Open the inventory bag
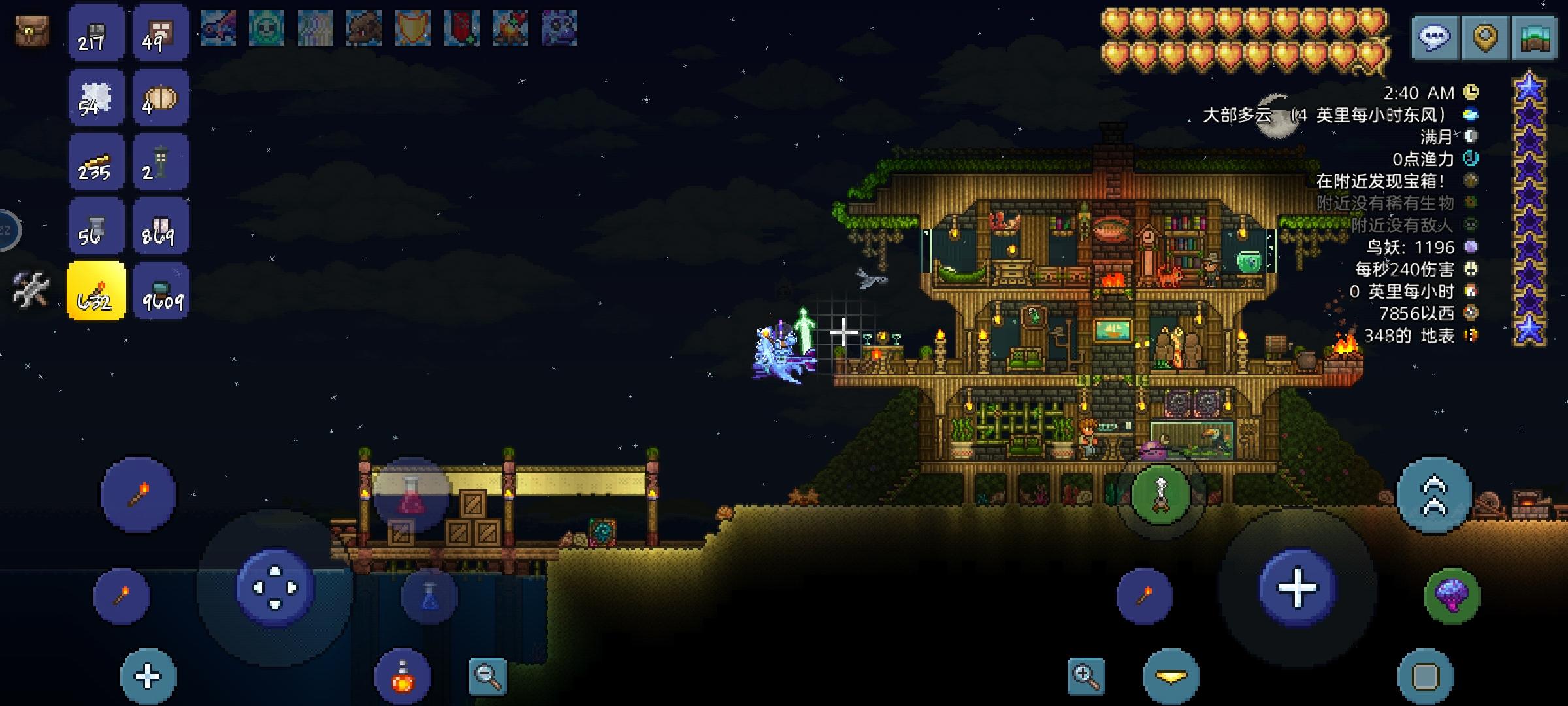The height and width of the screenshot is (706, 1568). (32, 31)
